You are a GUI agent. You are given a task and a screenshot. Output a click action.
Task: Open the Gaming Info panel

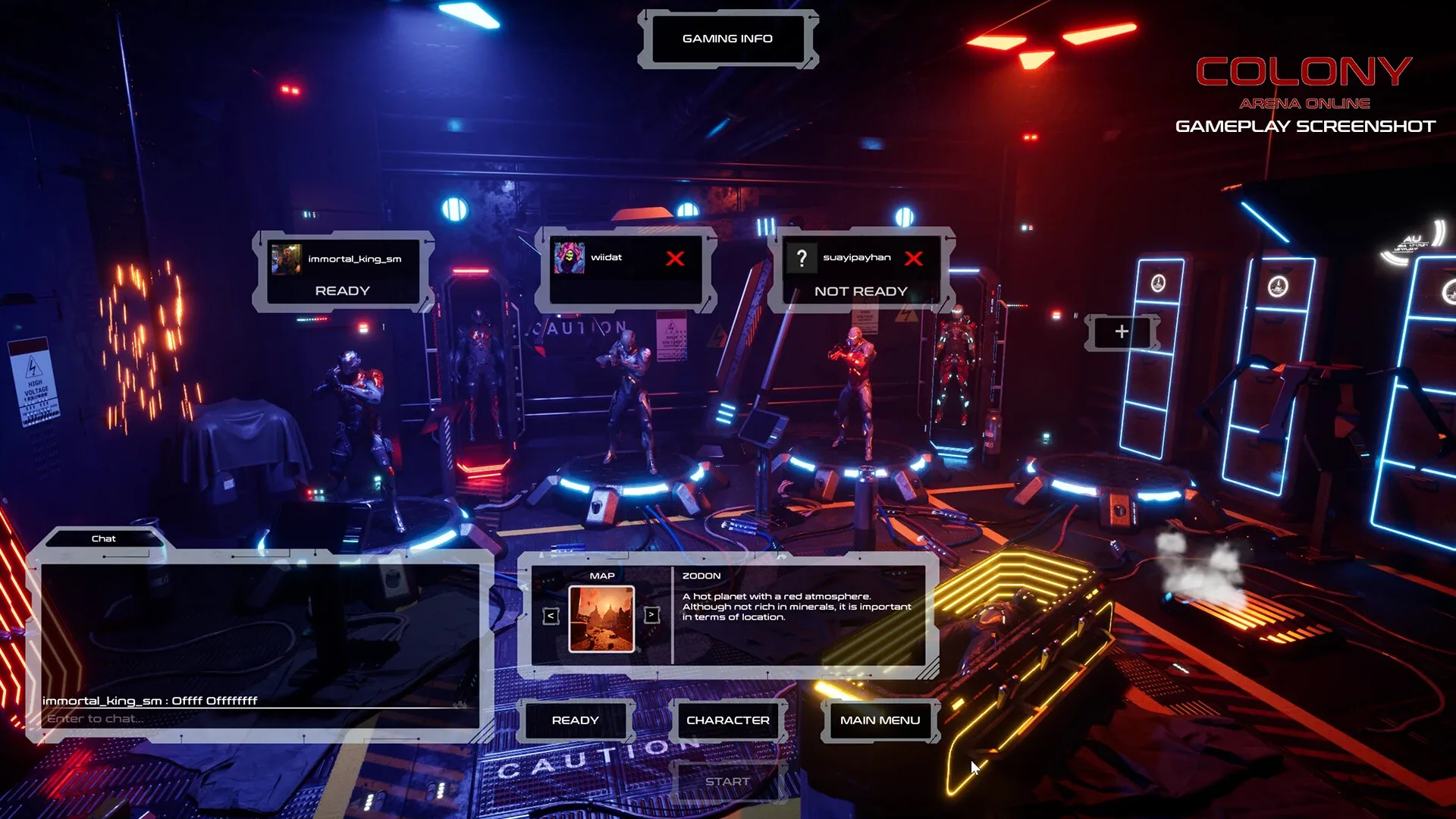pyautogui.click(x=727, y=39)
